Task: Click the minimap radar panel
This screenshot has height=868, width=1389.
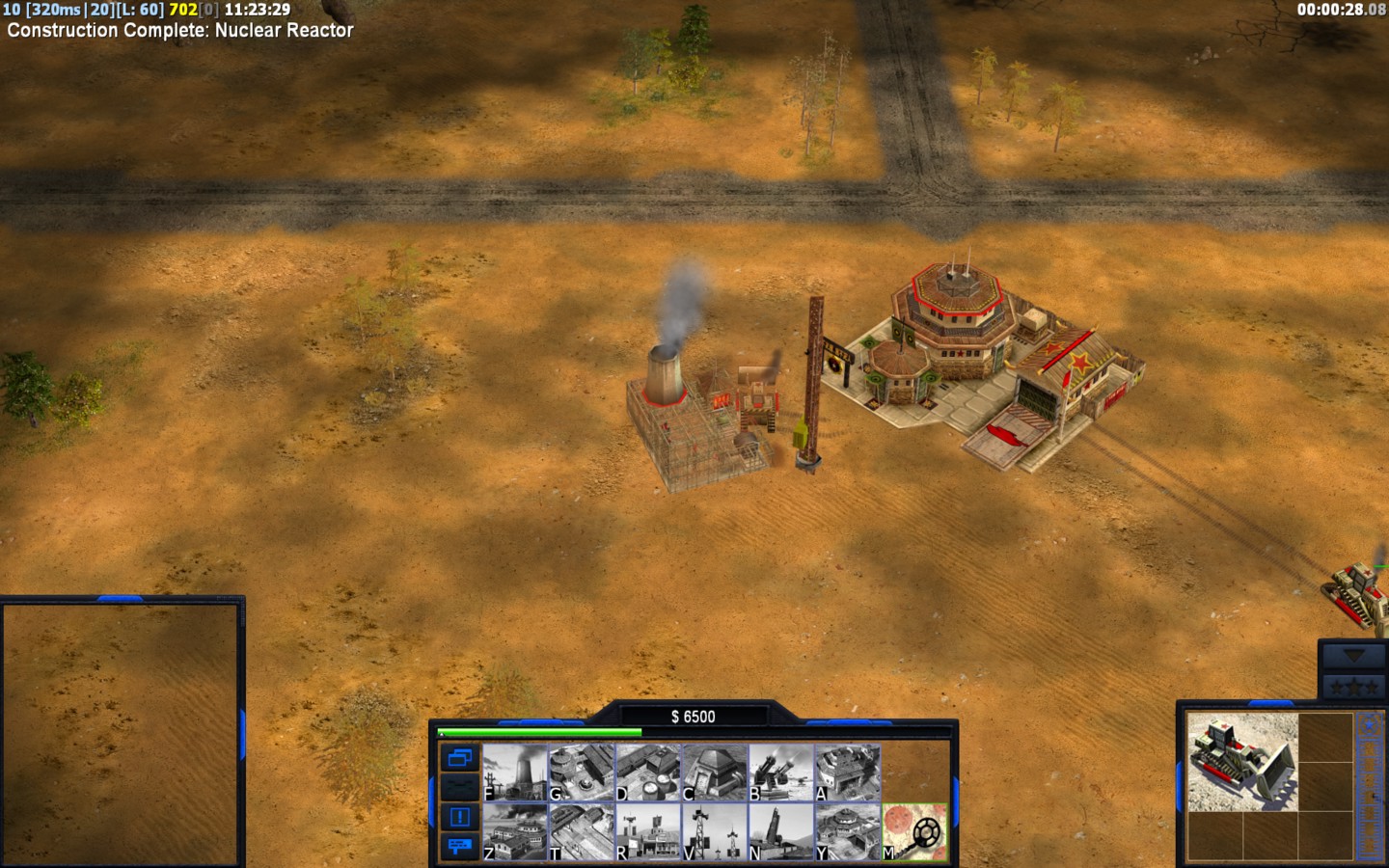Action: click(120, 733)
